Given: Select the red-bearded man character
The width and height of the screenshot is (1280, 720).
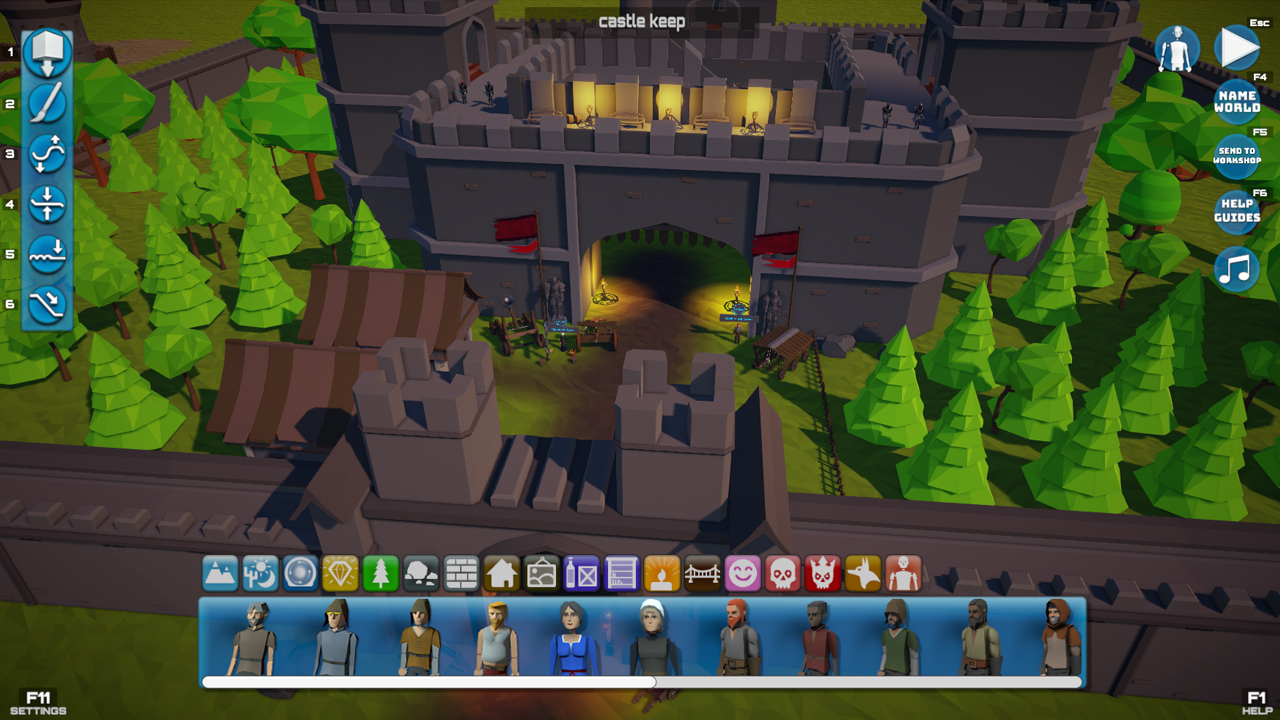Looking at the screenshot, I should (738, 638).
